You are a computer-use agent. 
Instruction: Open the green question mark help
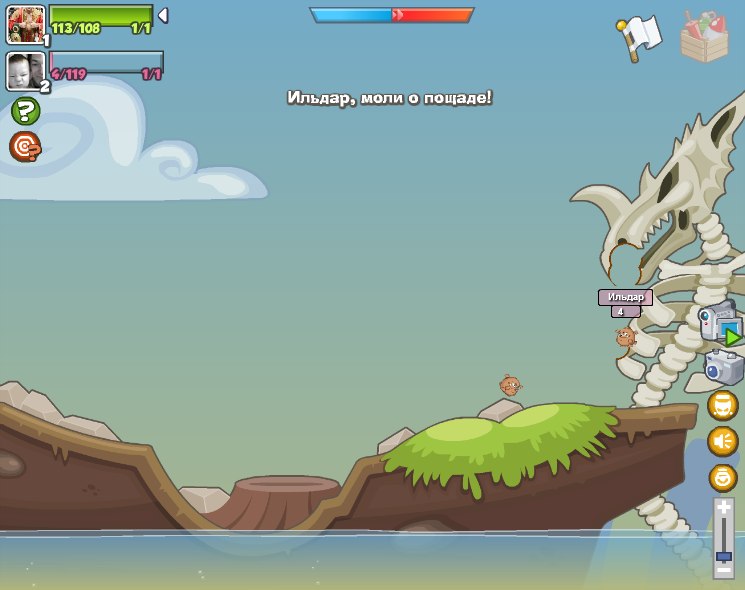coord(25,111)
